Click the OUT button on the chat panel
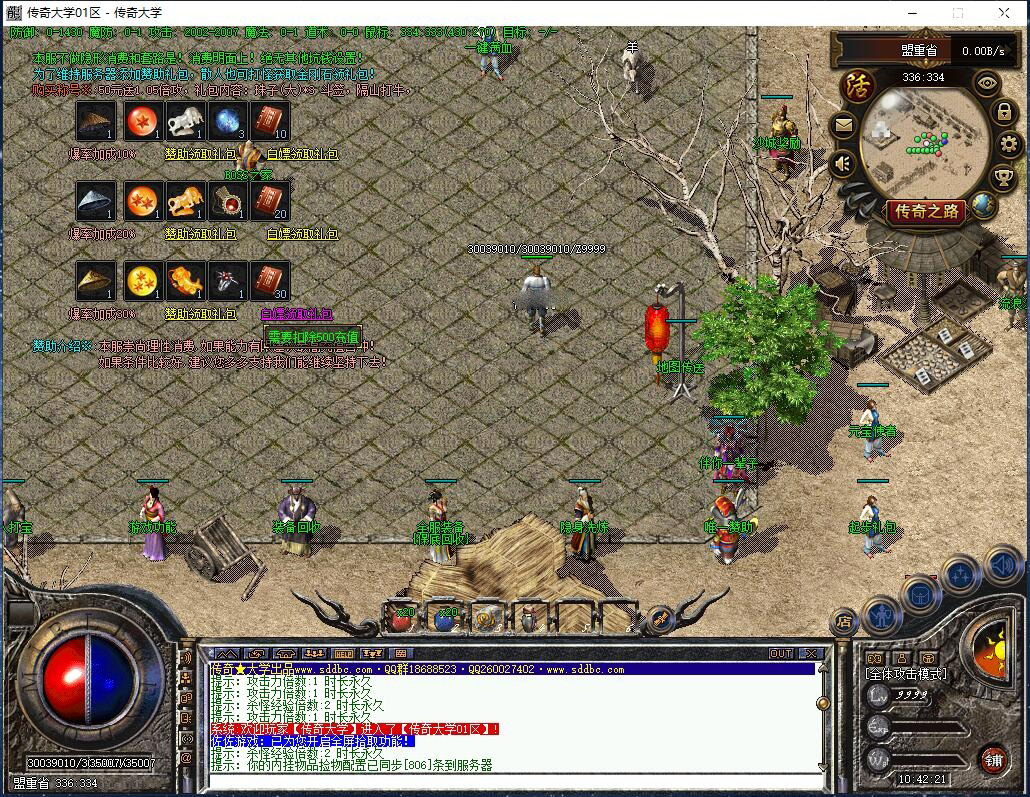 coord(781,653)
